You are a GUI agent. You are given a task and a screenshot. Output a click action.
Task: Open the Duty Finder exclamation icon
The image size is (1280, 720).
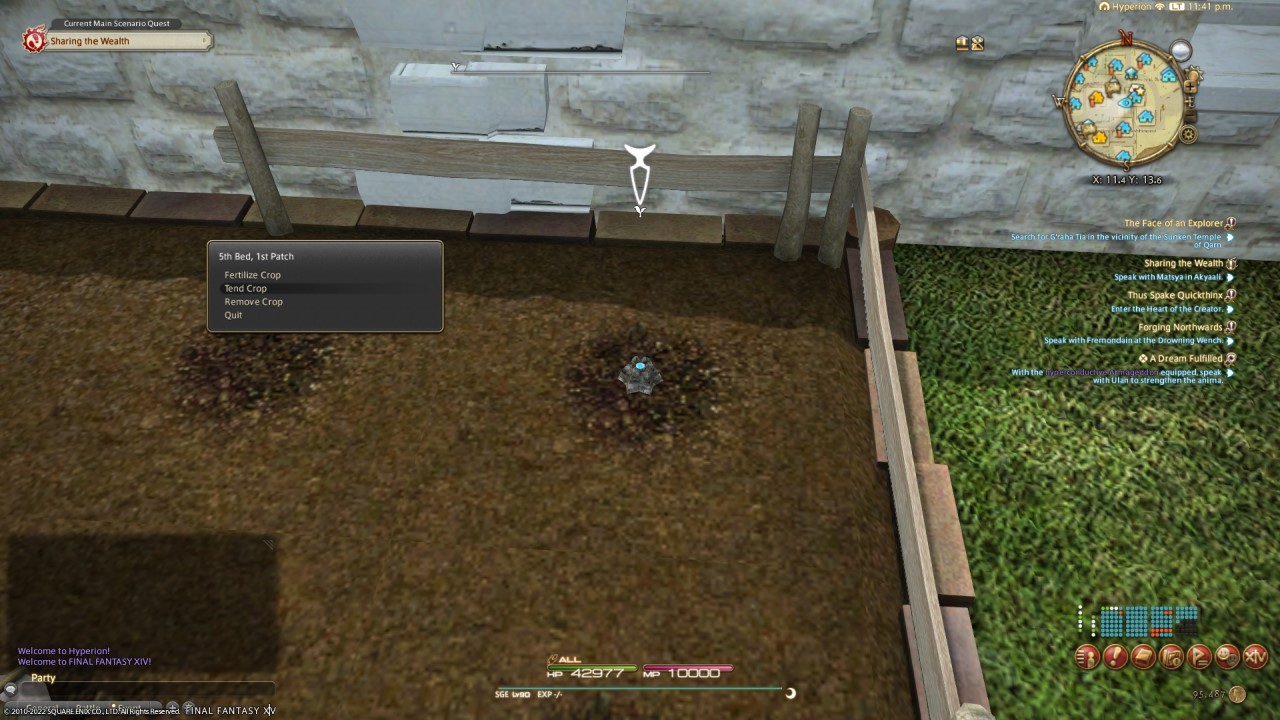1114,657
